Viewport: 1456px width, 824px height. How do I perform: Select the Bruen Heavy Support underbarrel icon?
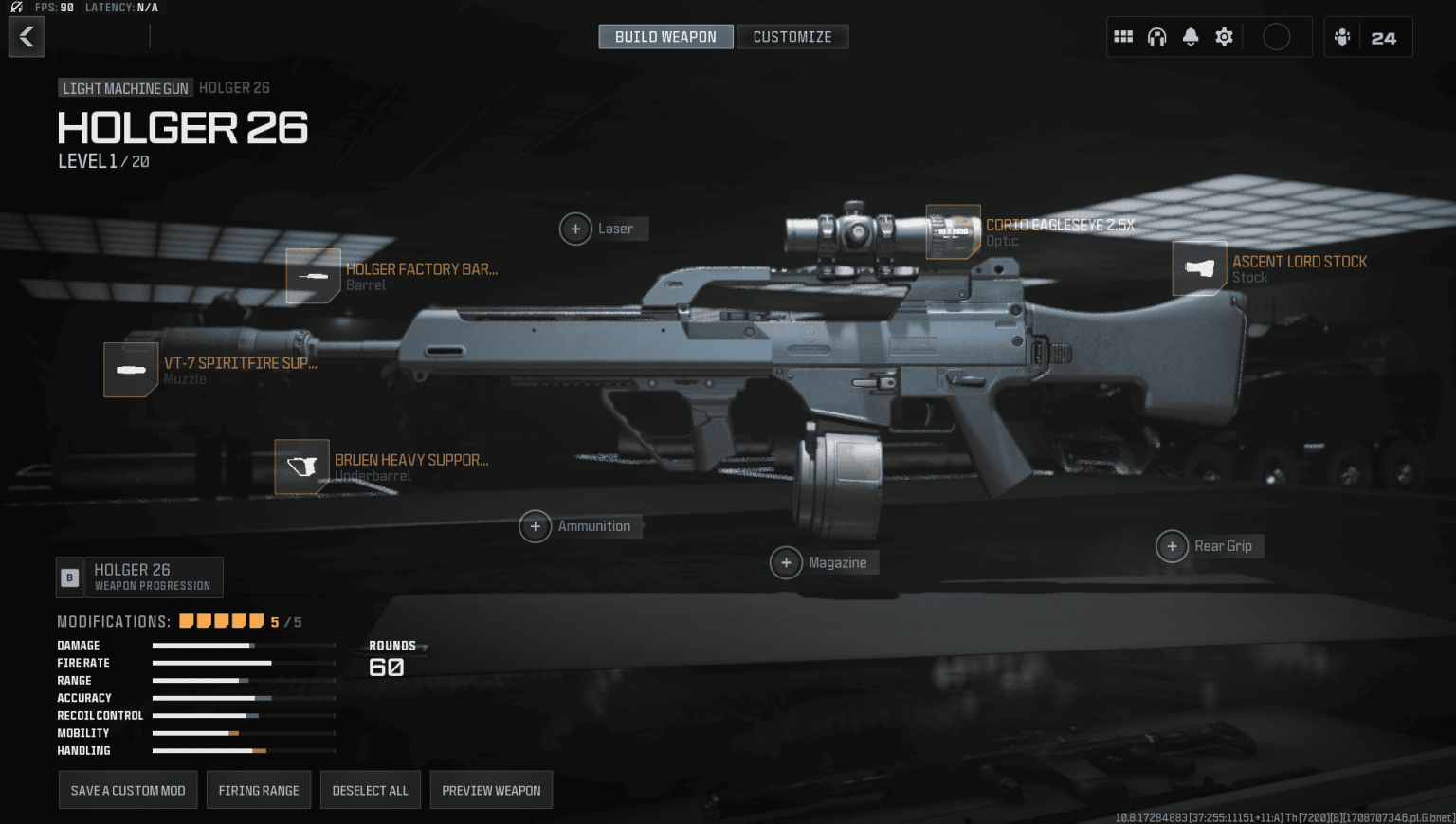301,467
